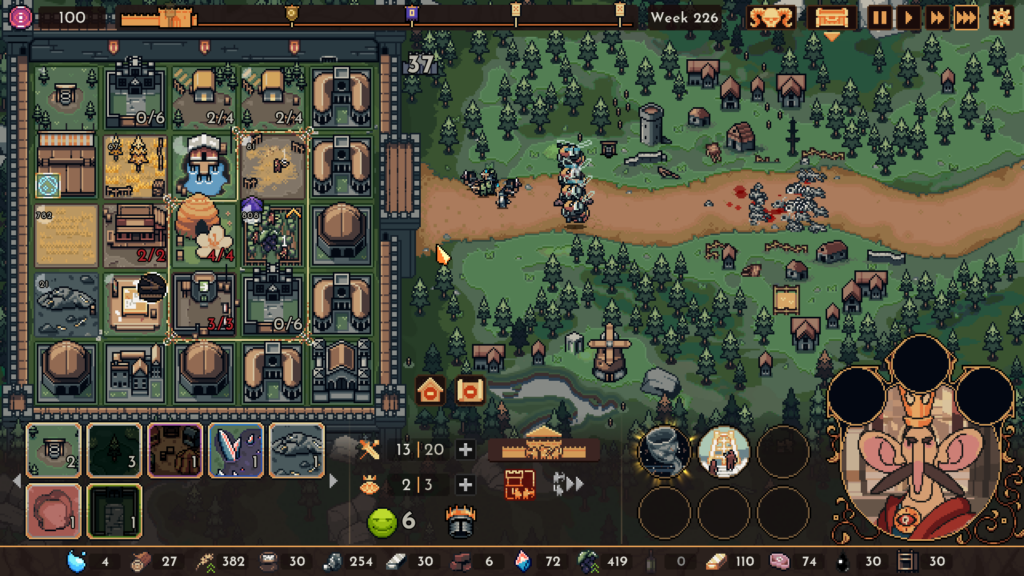Screen dimensions: 1024x576
Task: Show next page of building cards
Action: click(x=333, y=481)
